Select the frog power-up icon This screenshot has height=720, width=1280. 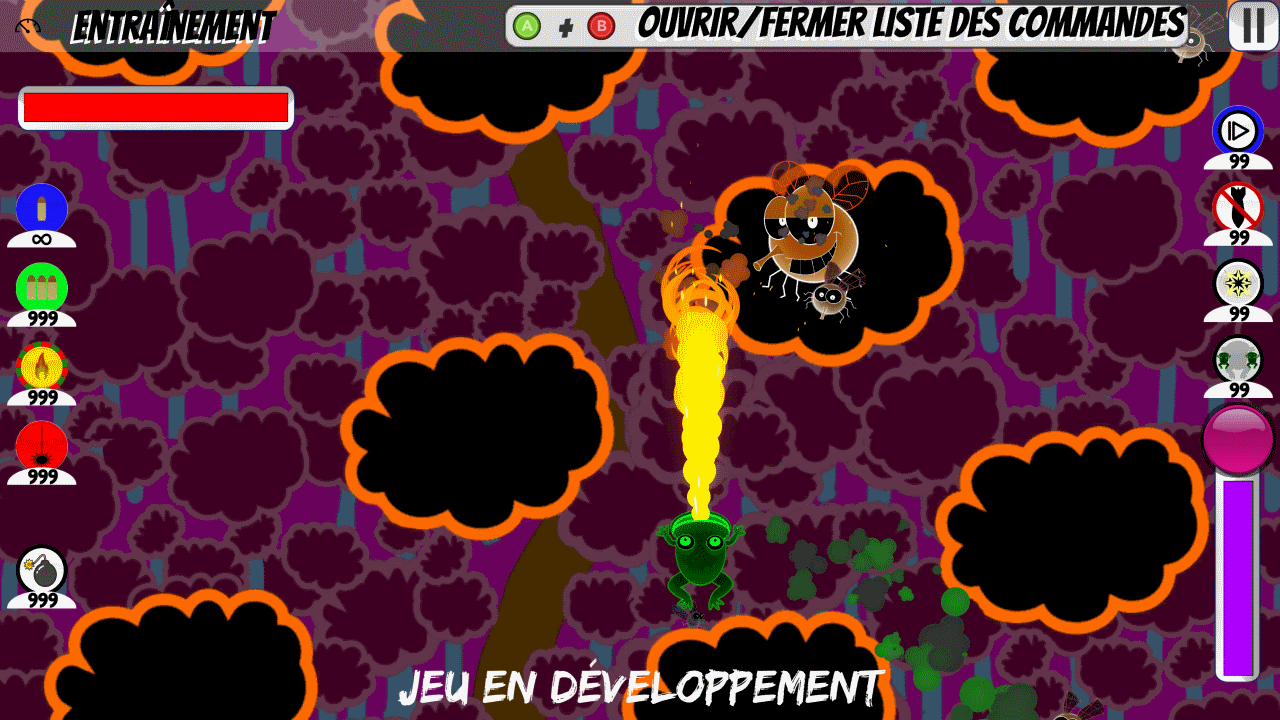click(1240, 366)
